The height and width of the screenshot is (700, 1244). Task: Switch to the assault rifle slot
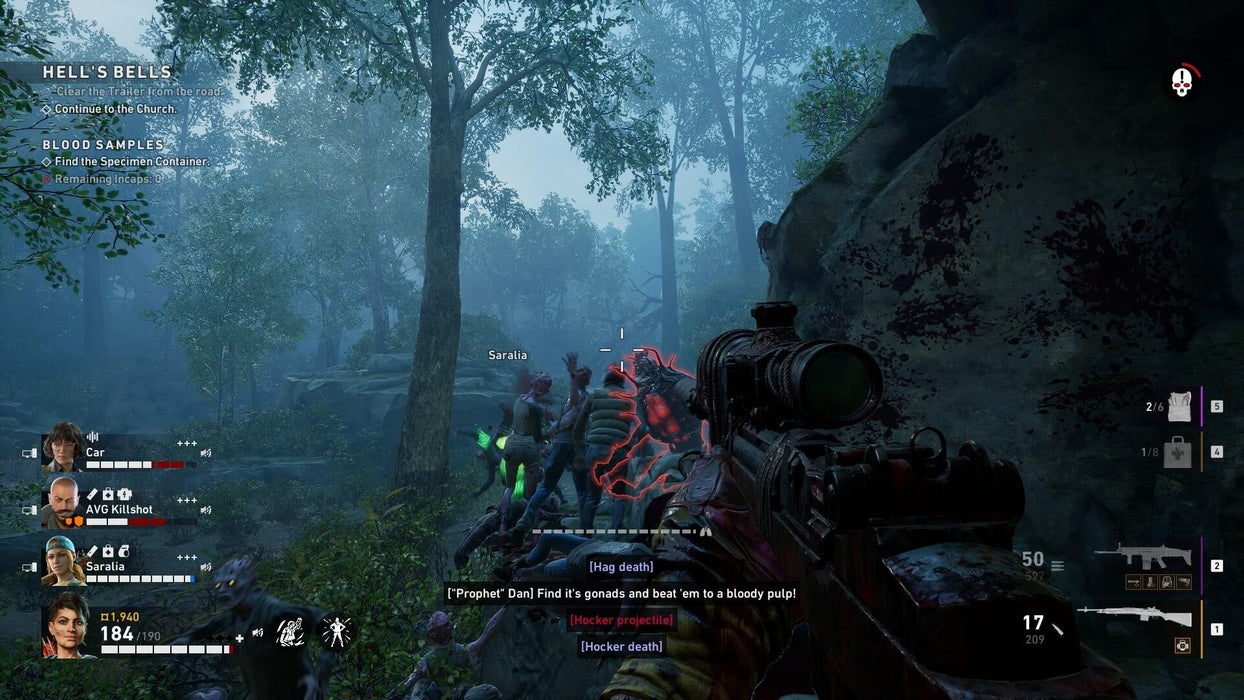1143,557
